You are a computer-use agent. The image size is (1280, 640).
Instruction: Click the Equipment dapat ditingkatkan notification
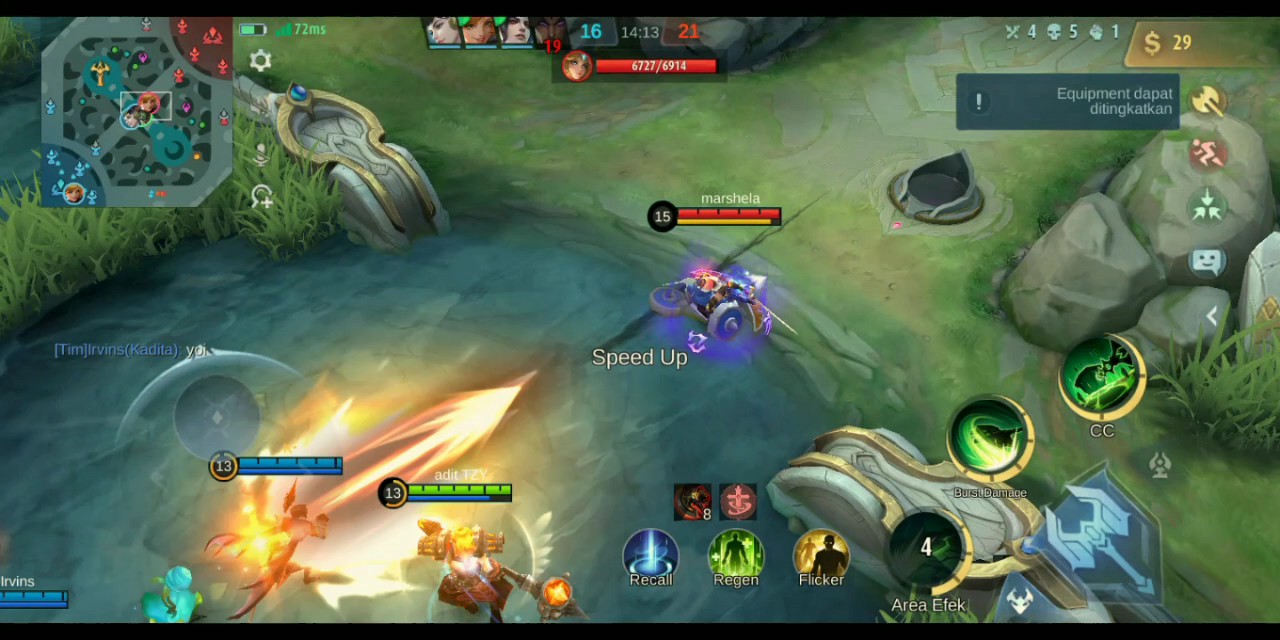(1067, 101)
